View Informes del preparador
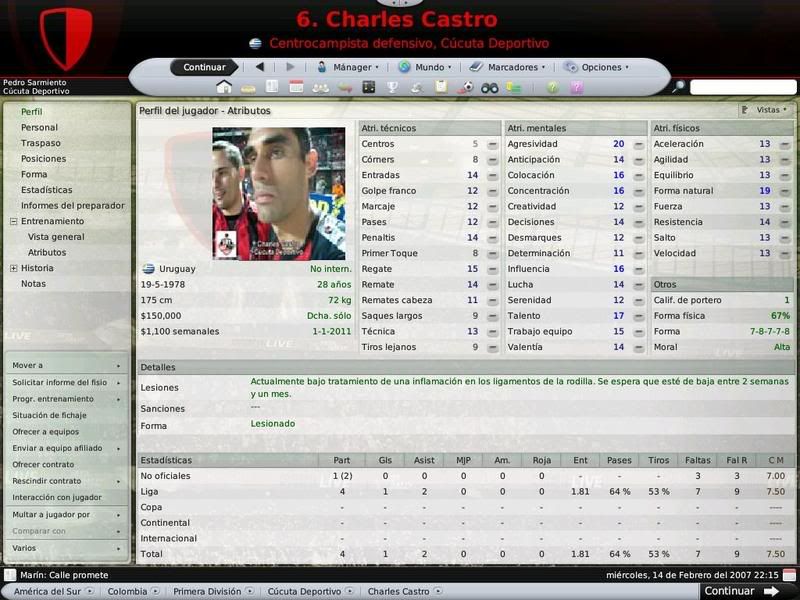800x600 pixels. coord(72,205)
